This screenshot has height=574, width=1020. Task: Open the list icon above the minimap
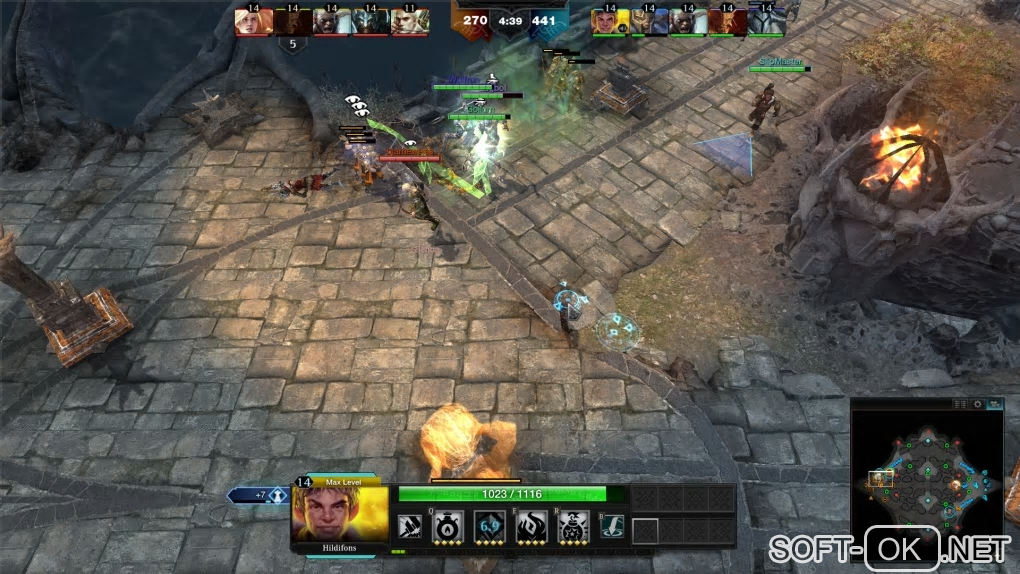[x=960, y=404]
